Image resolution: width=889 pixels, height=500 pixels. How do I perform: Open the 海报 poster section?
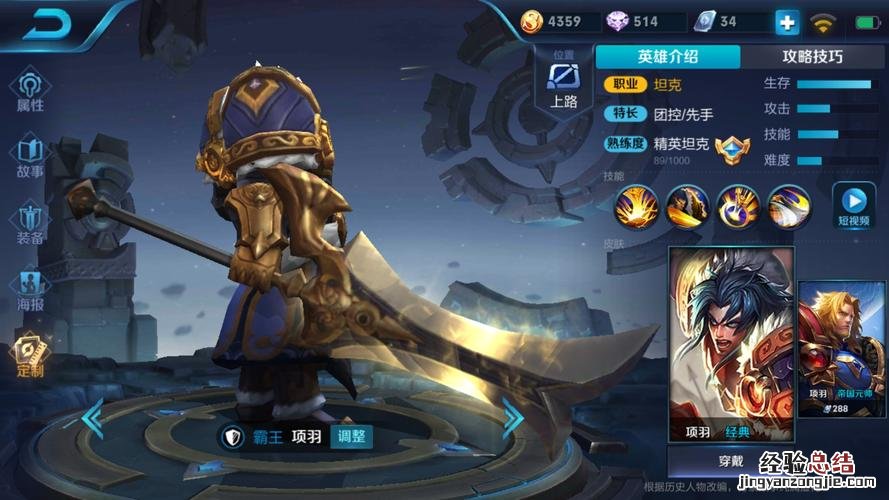pos(30,289)
